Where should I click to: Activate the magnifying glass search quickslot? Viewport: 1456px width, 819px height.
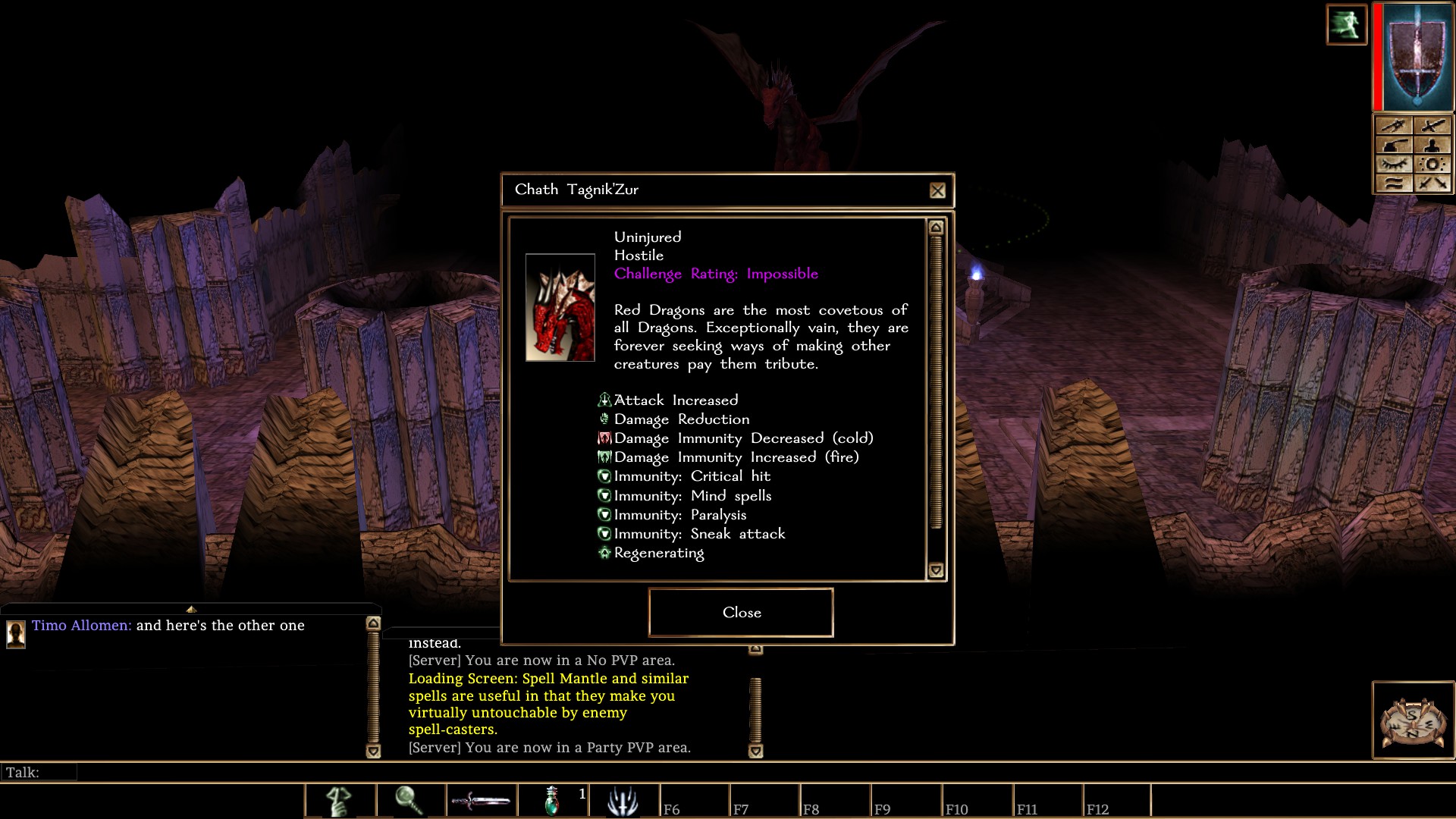[x=409, y=801]
